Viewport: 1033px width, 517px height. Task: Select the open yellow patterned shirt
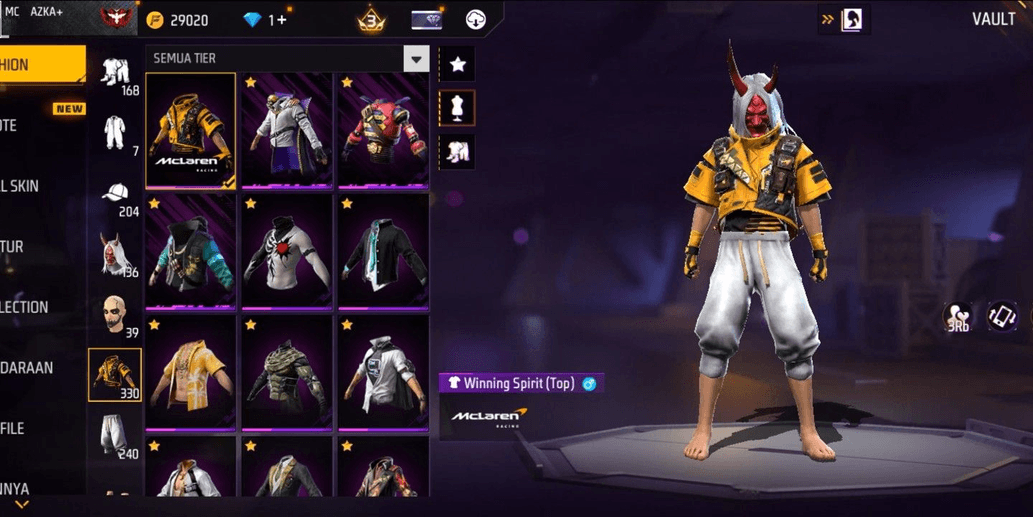(x=190, y=373)
